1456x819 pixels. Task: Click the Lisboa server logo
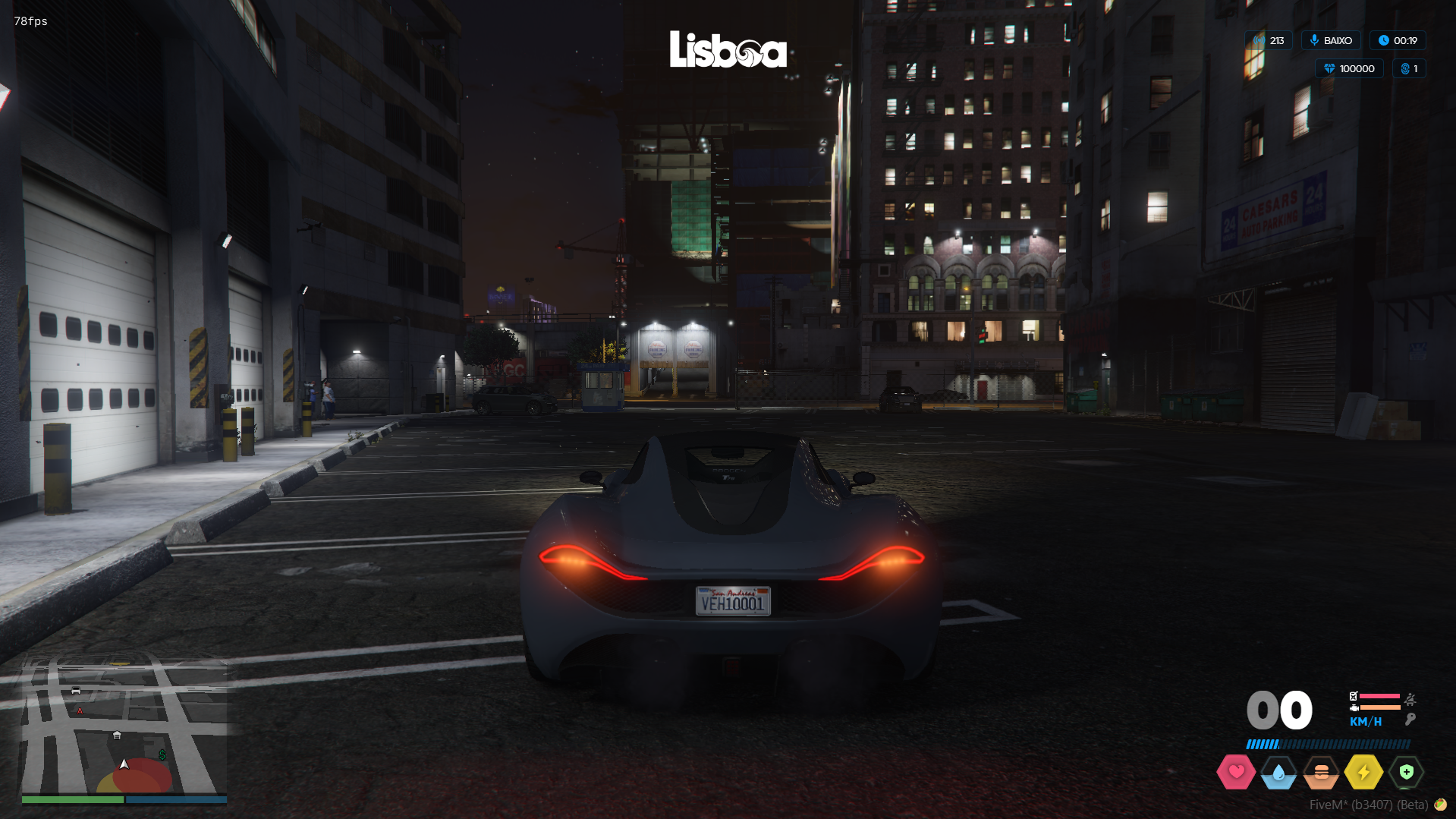point(728,49)
